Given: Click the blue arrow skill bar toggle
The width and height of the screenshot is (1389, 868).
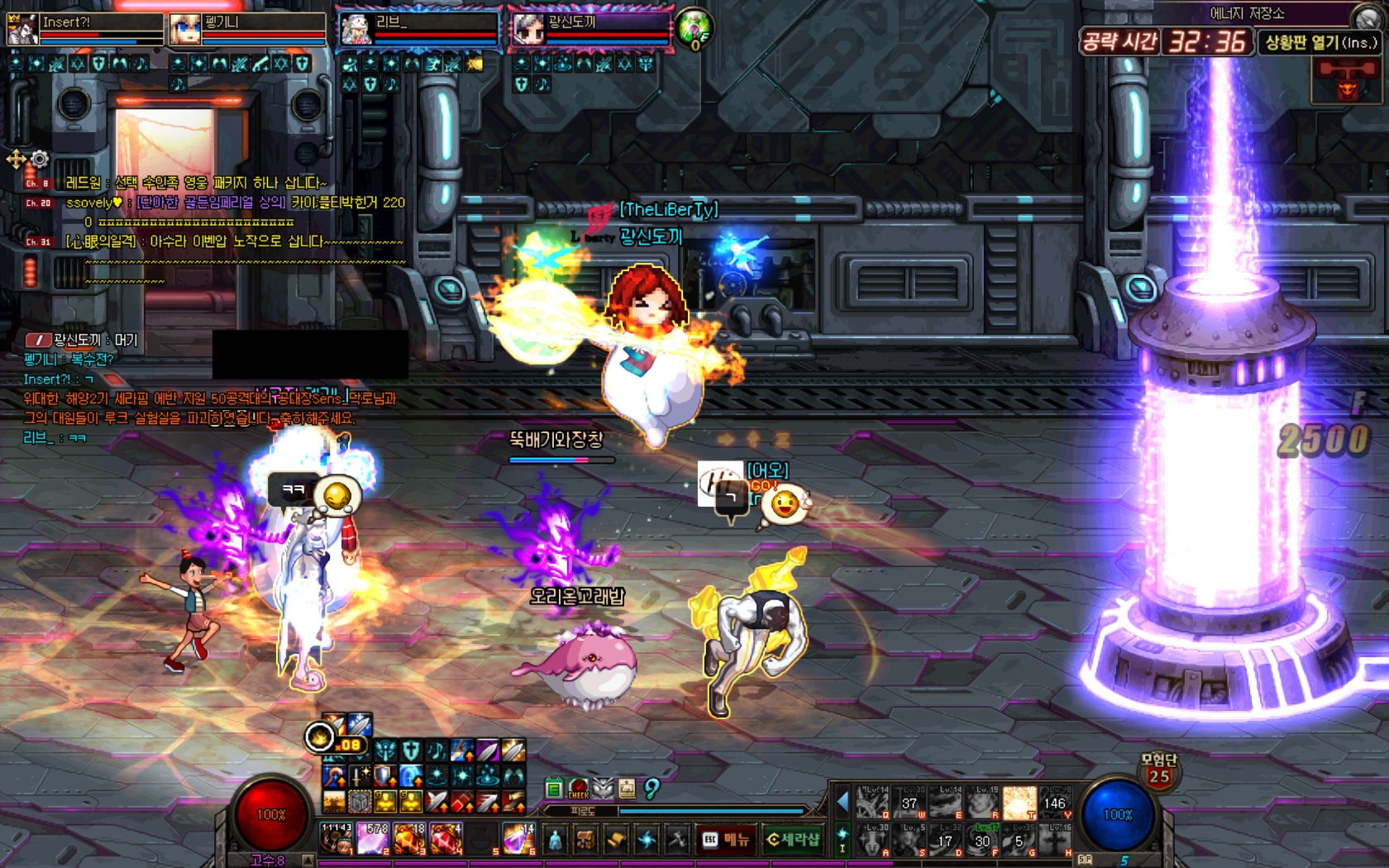Looking at the screenshot, I should click(x=842, y=802).
